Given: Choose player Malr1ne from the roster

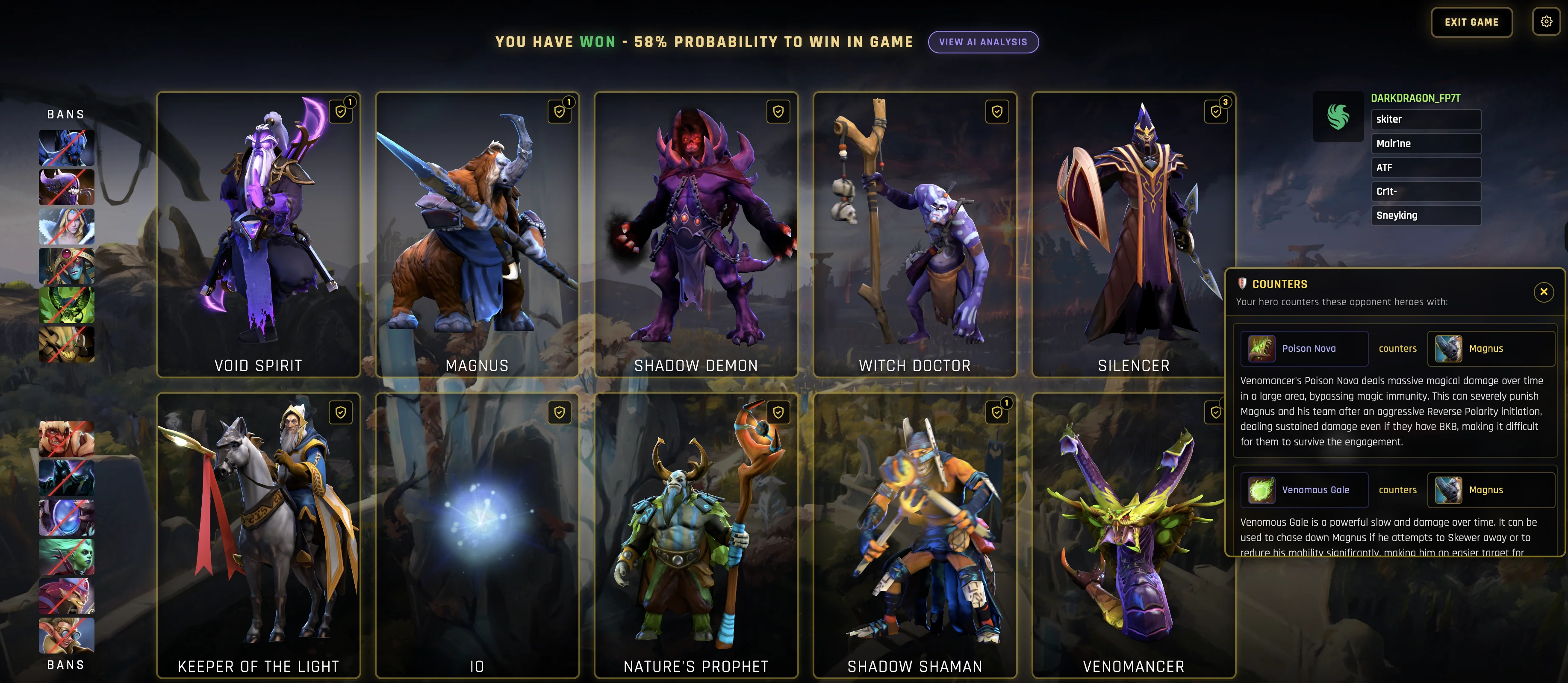Looking at the screenshot, I should (1425, 144).
